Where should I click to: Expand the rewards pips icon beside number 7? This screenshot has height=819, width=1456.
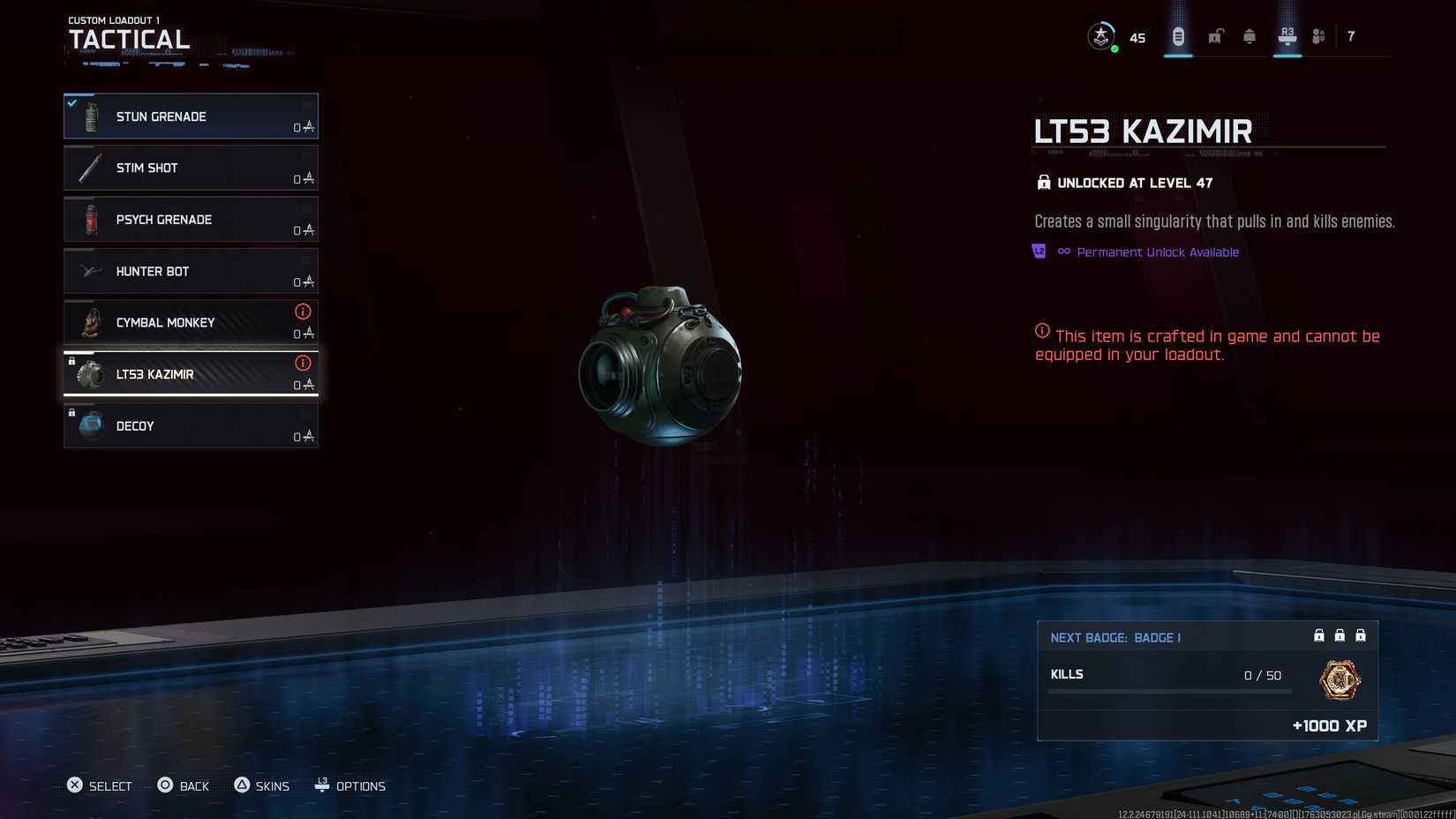(1318, 35)
